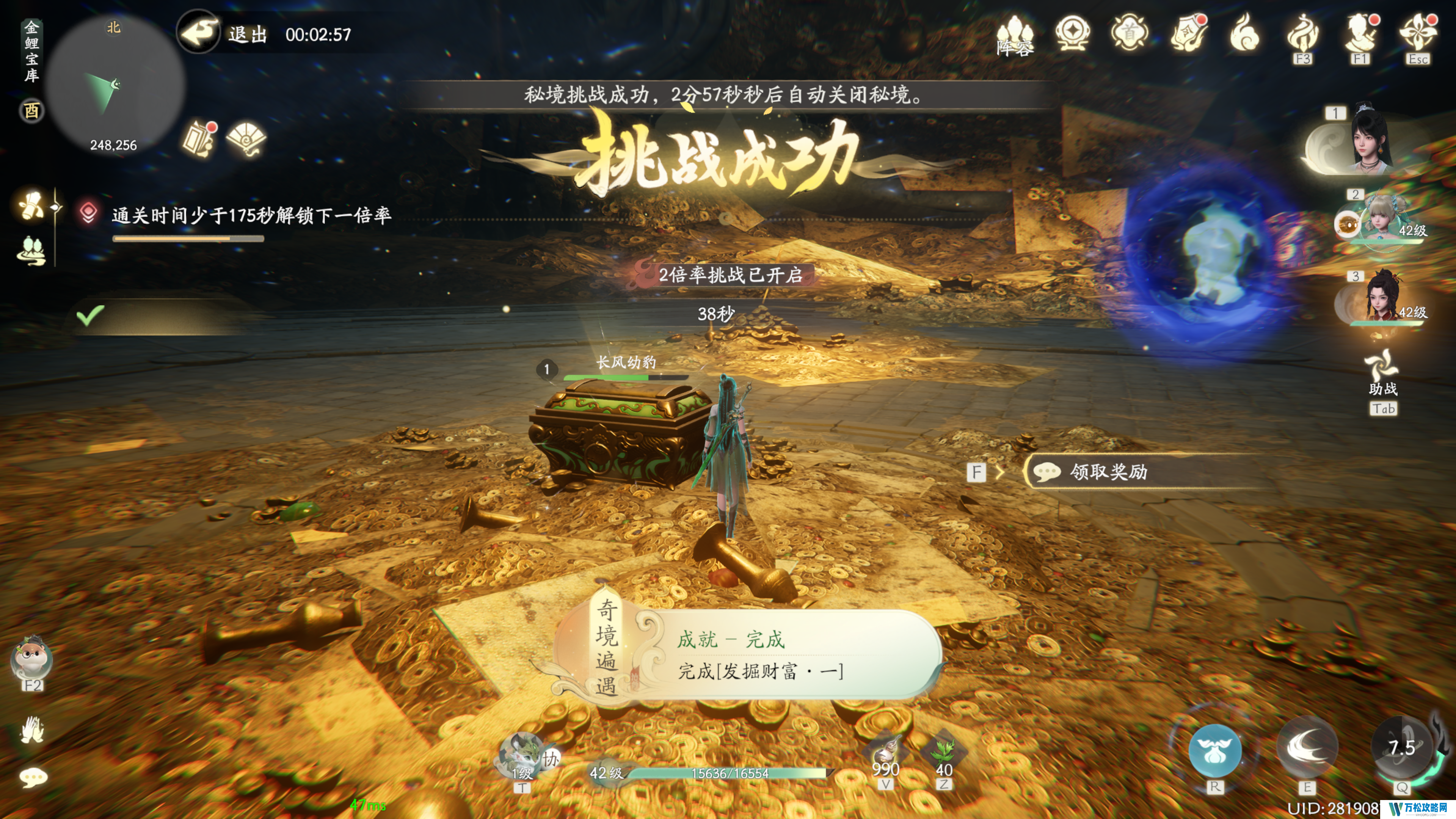Open the card icon beside the minimap
1456x819 pixels.
(x=198, y=138)
